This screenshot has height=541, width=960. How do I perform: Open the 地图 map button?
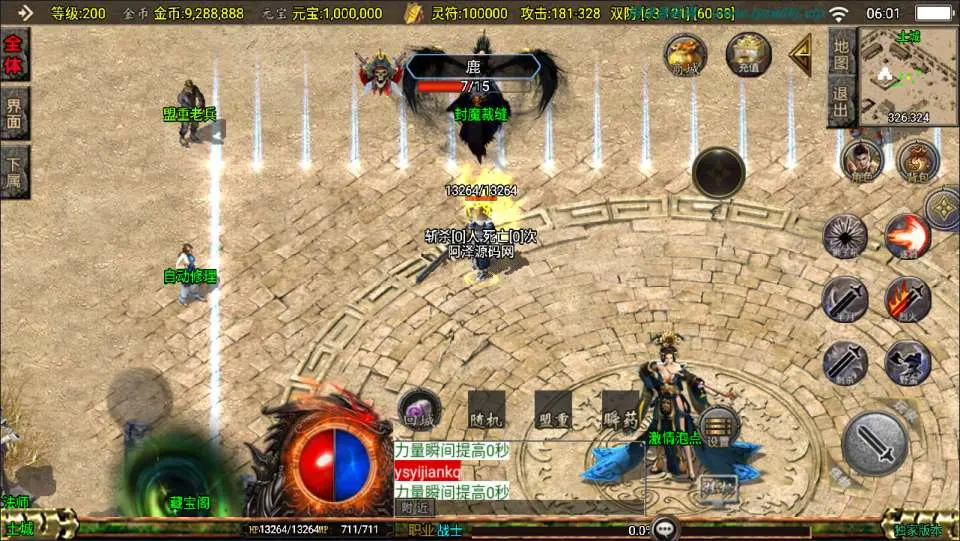(842, 54)
